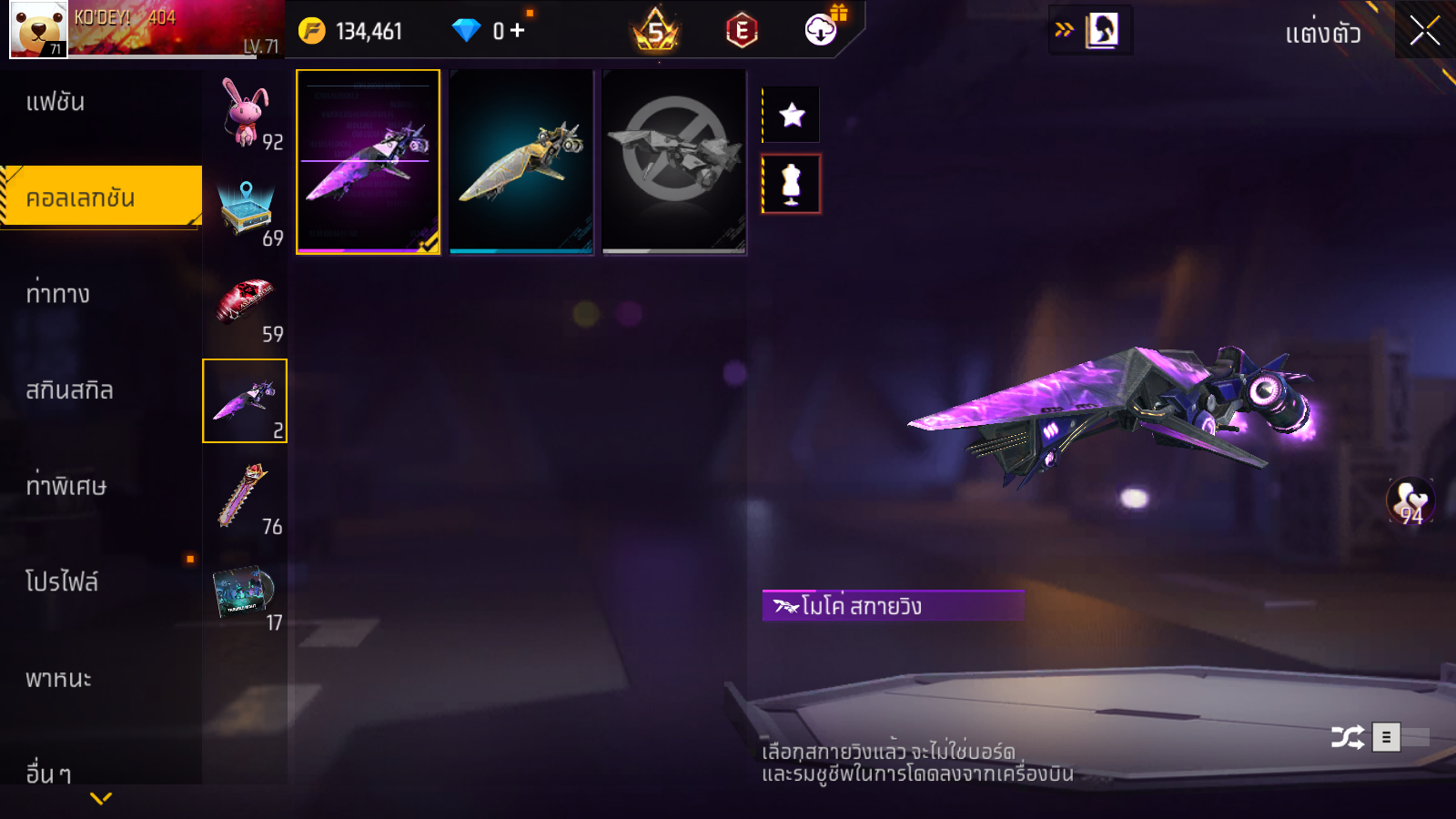Select the loot box category icon

tap(246, 209)
